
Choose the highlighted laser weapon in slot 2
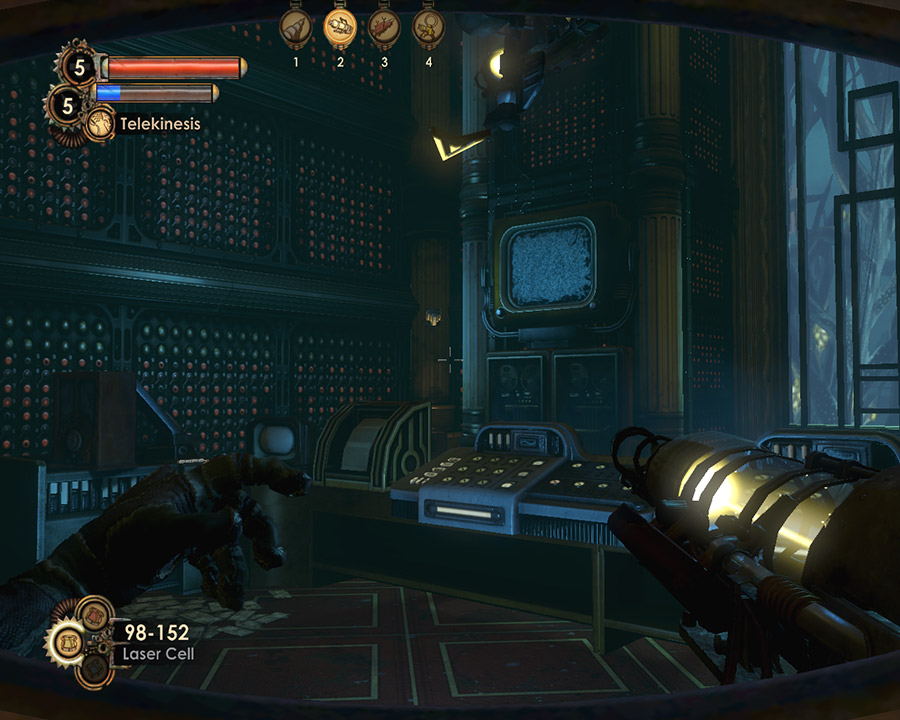[x=341, y=27]
